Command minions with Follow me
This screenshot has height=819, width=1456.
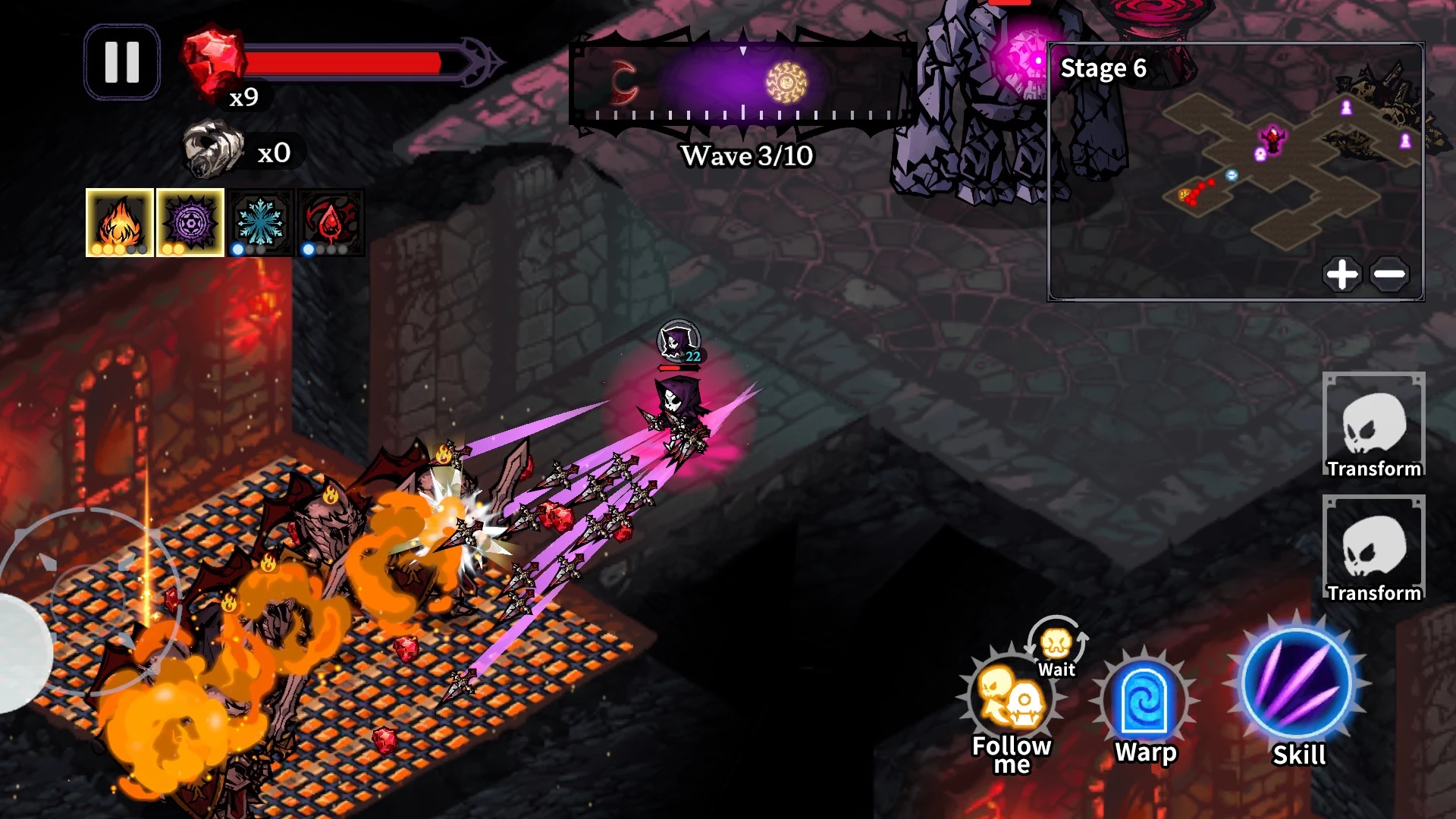1011,701
